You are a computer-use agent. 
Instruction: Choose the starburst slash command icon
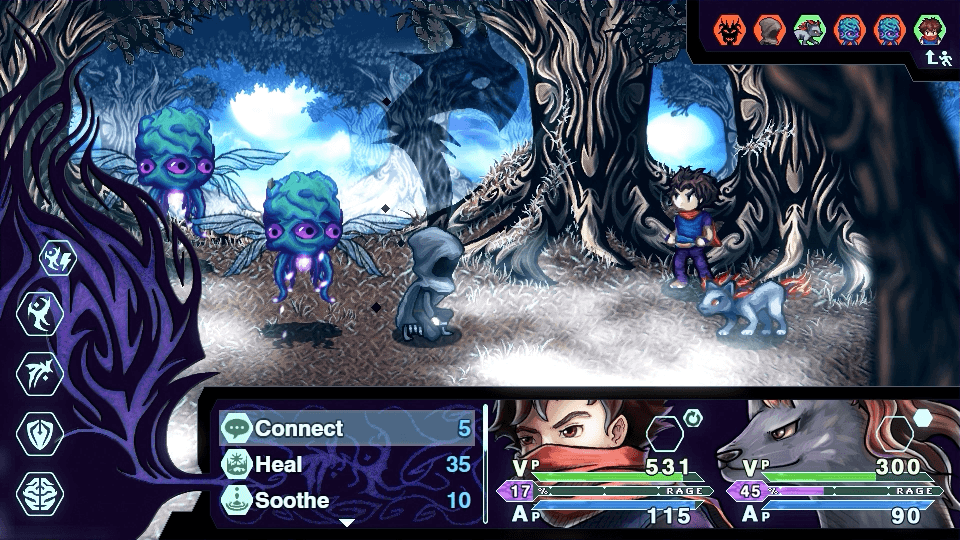[x=41, y=374]
